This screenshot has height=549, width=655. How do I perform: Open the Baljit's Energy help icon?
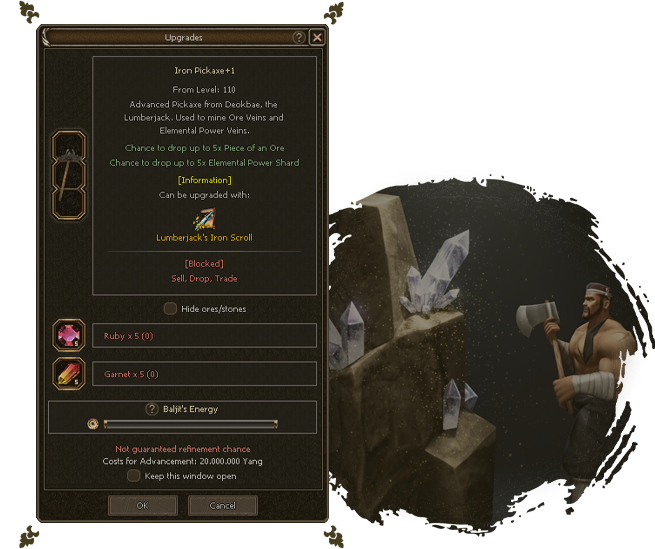click(152, 409)
